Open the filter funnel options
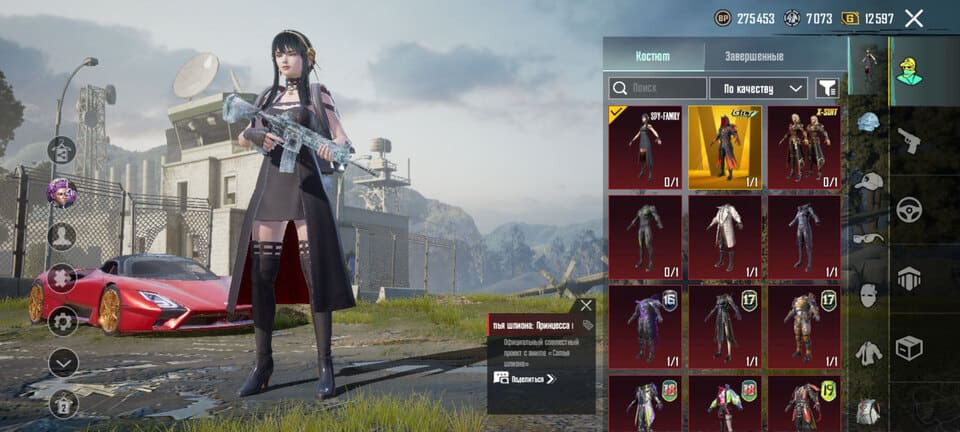Viewport: 960px width, 432px height. (826, 88)
